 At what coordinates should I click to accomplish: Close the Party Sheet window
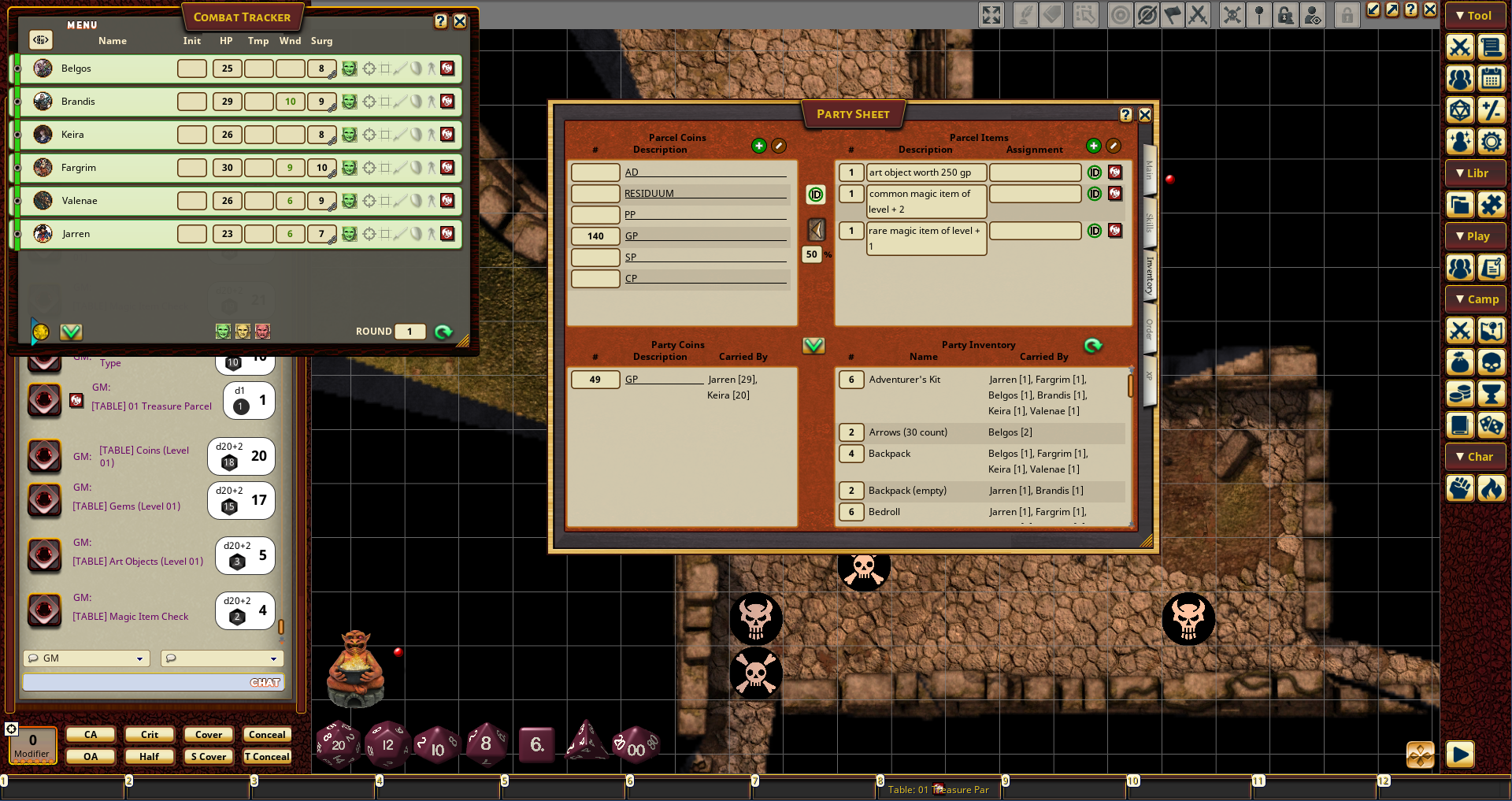(x=1145, y=115)
